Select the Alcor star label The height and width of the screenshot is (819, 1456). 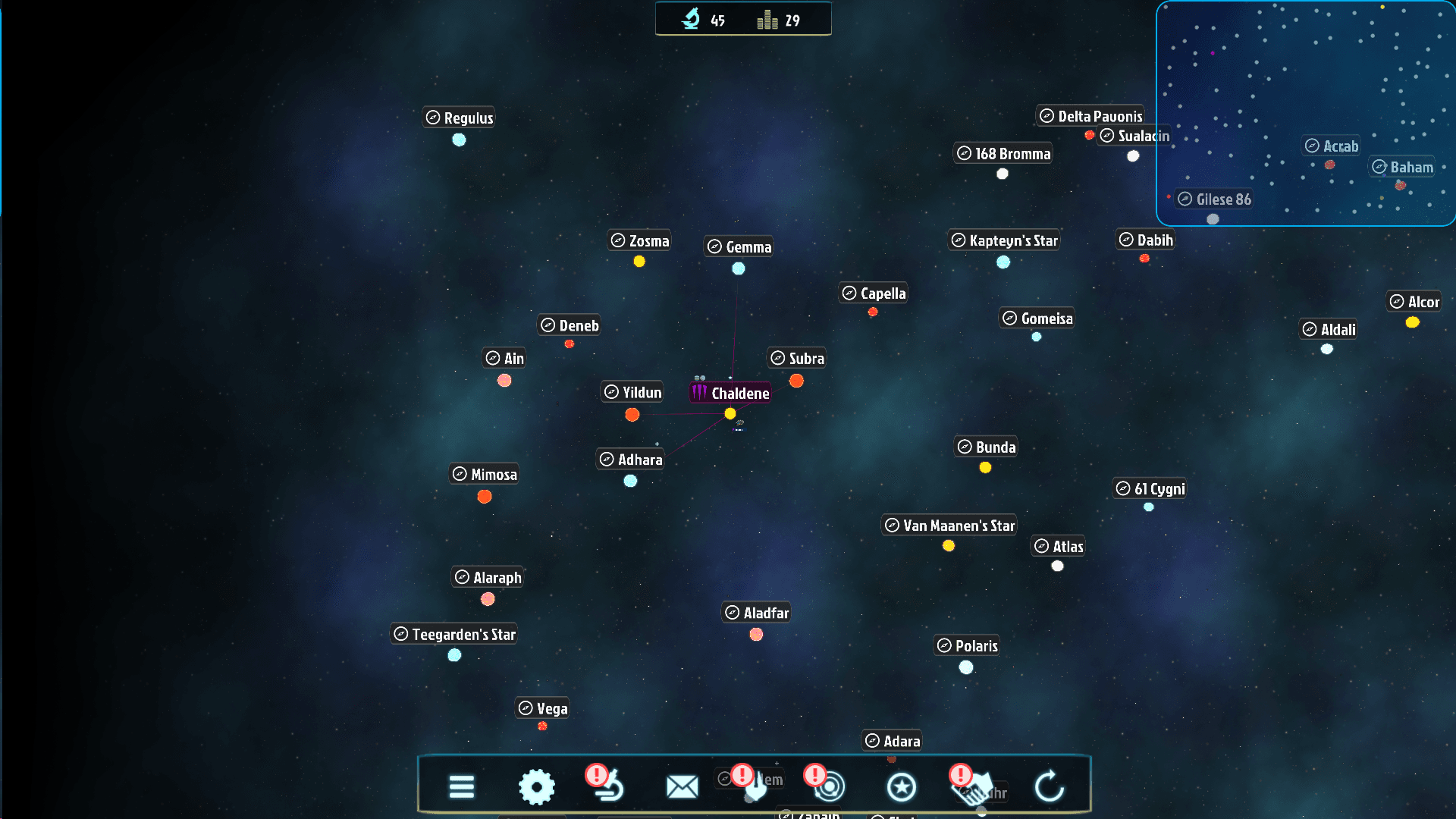(1414, 302)
